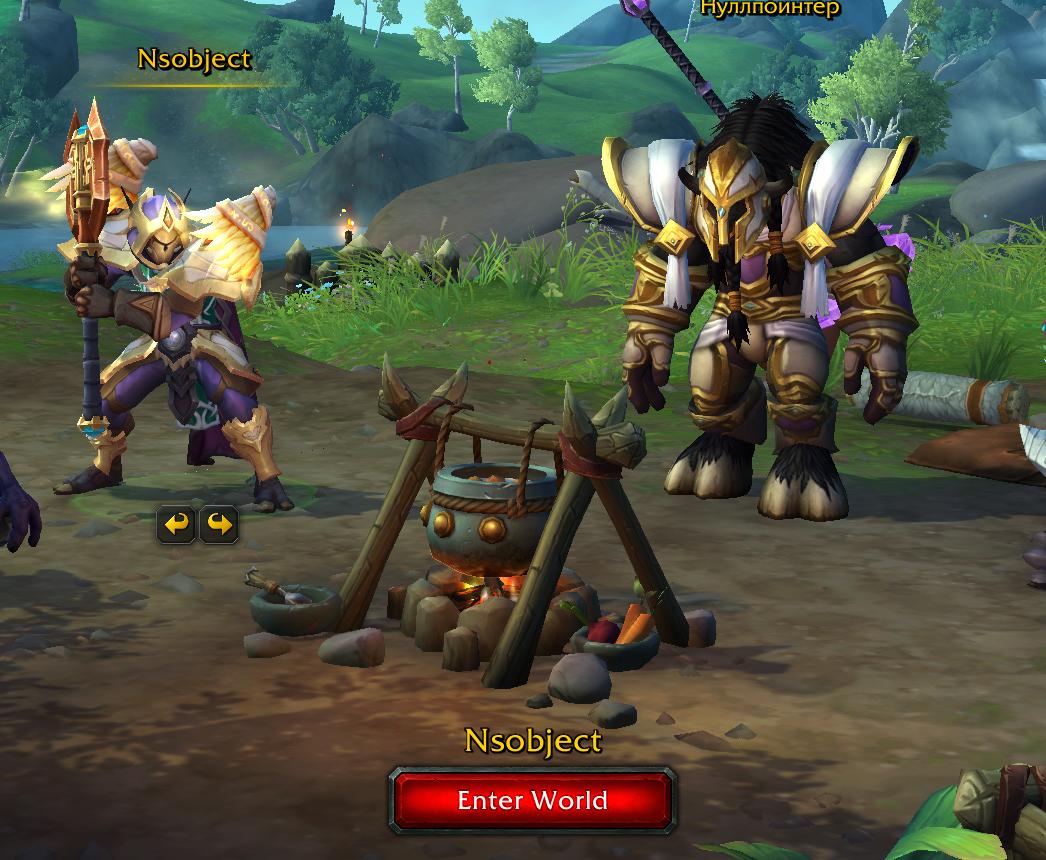
Task: Click the Enter World button
Action: pyautogui.click(x=532, y=800)
